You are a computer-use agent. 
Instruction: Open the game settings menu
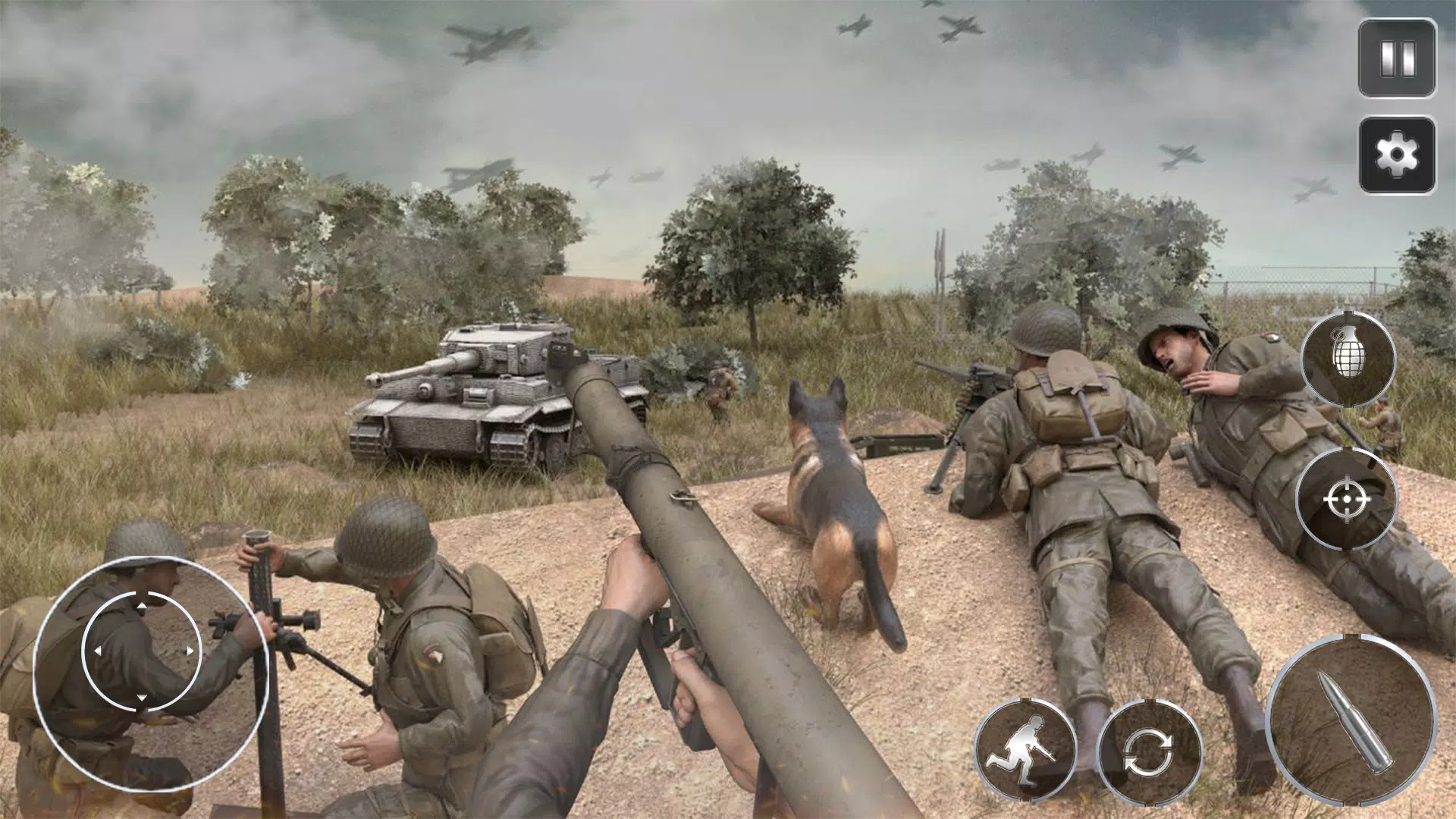tap(1399, 156)
